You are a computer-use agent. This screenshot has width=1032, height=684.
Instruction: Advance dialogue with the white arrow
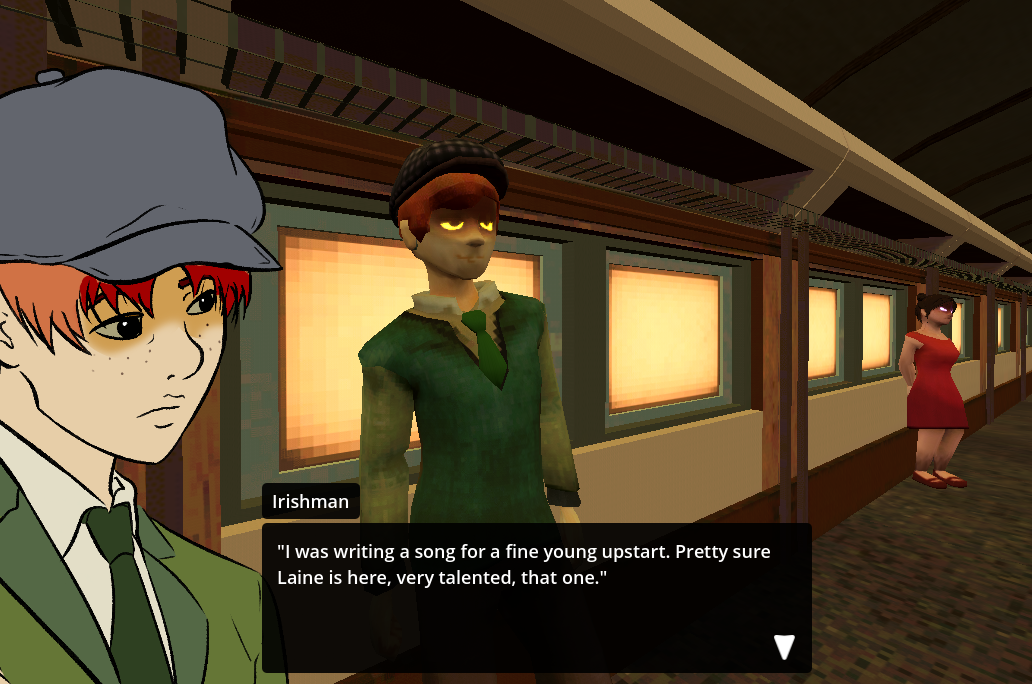(784, 647)
